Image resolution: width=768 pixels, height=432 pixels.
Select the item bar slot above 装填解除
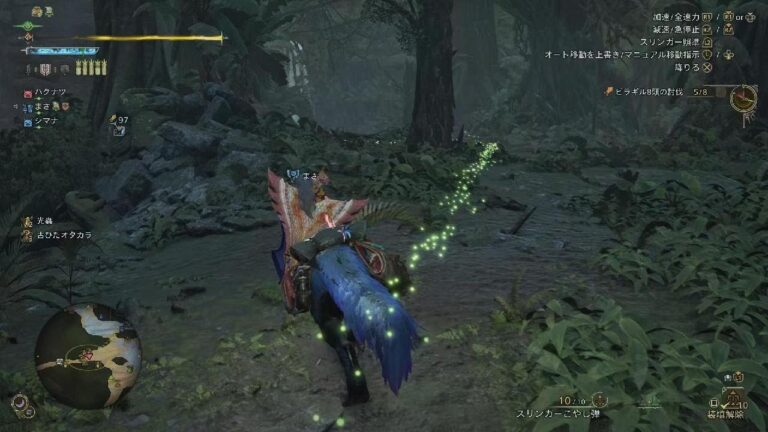pyautogui.click(x=735, y=397)
